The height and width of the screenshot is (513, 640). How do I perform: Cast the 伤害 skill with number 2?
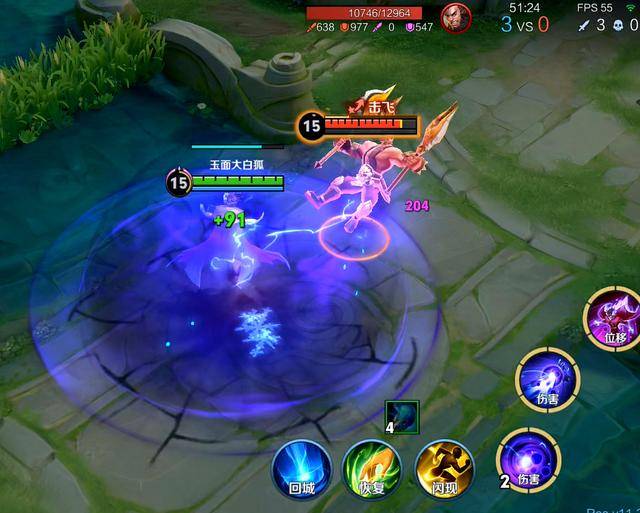pos(529,459)
